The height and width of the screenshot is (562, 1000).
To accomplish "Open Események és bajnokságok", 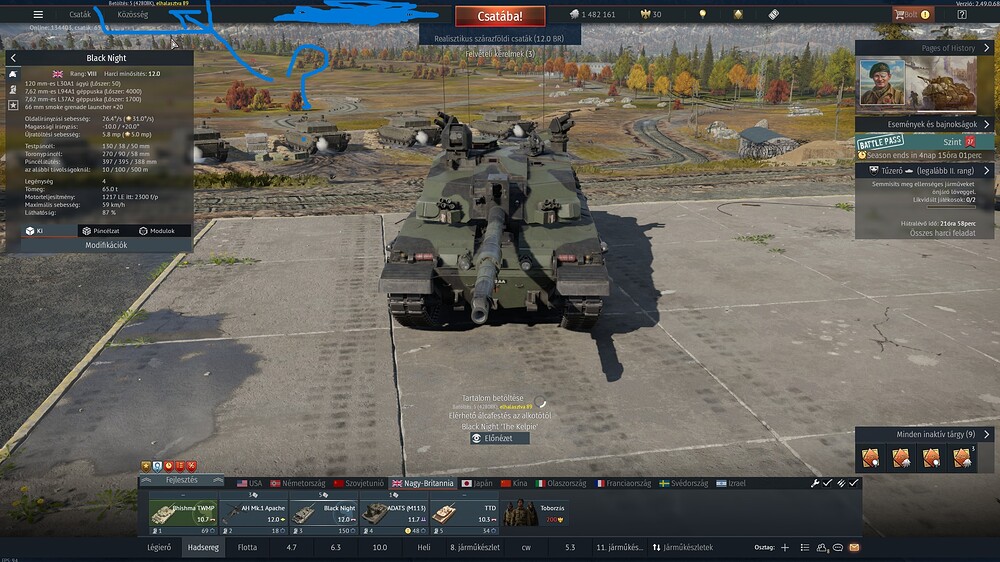I will tap(920, 123).
